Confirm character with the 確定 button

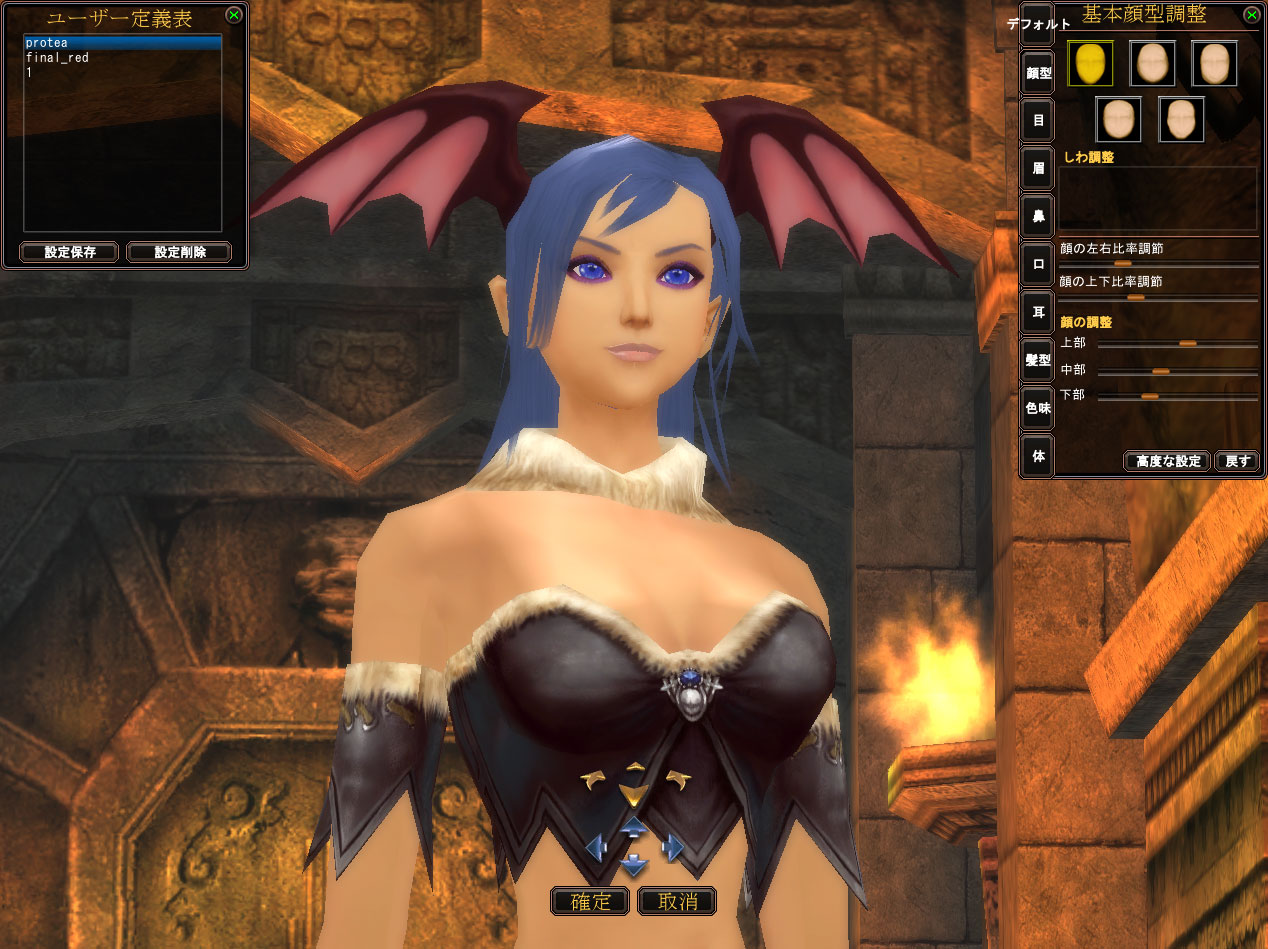point(590,901)
